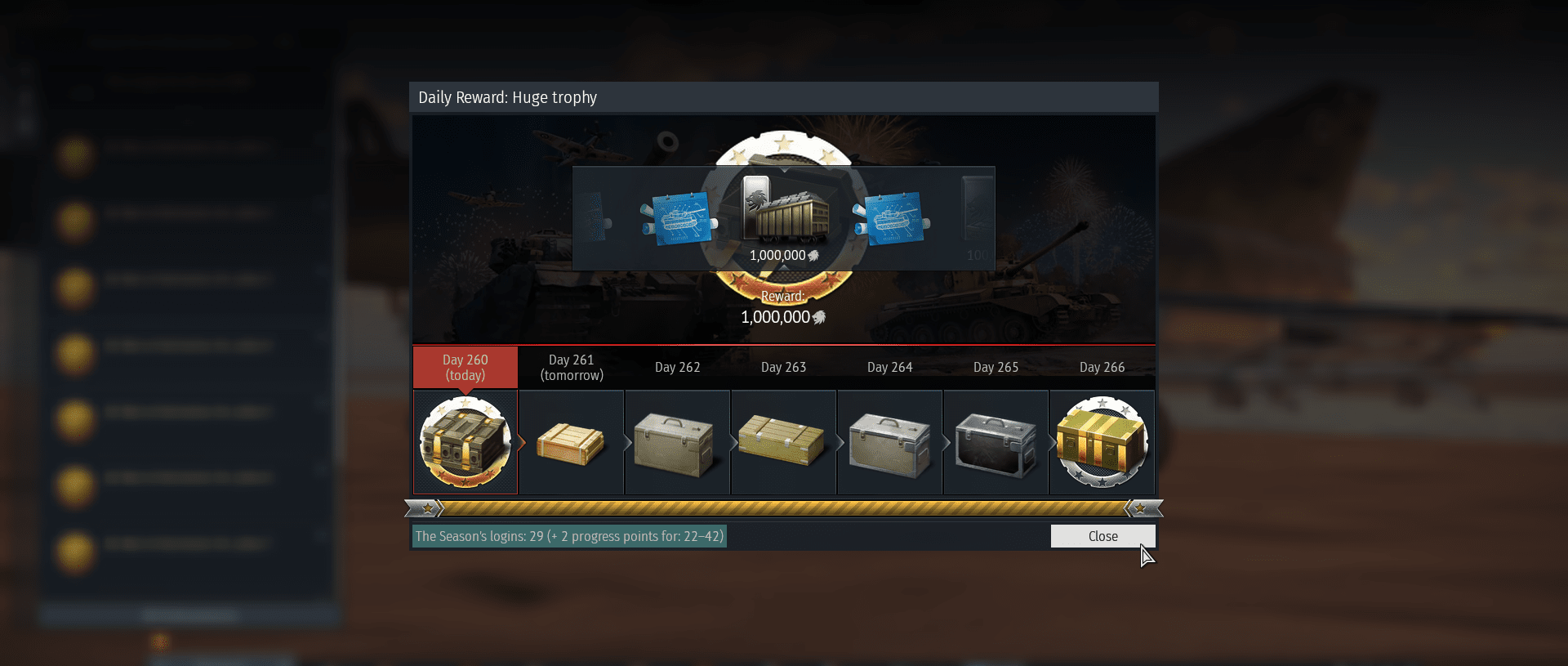Choose the Day 265 dark steel case
This screenshot has height=666, width=1568.
[x=996, y=444]
